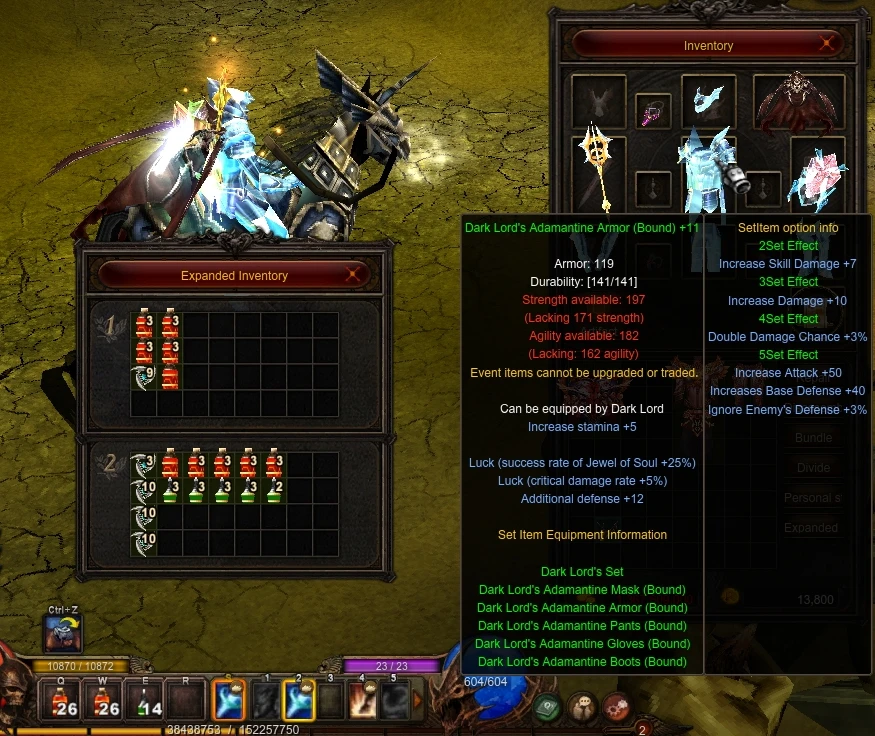Image resolution: width=875 pixels, height=736 pixels.
Task: Use the green potion in the E slot
Action: [x=149, y=701]
